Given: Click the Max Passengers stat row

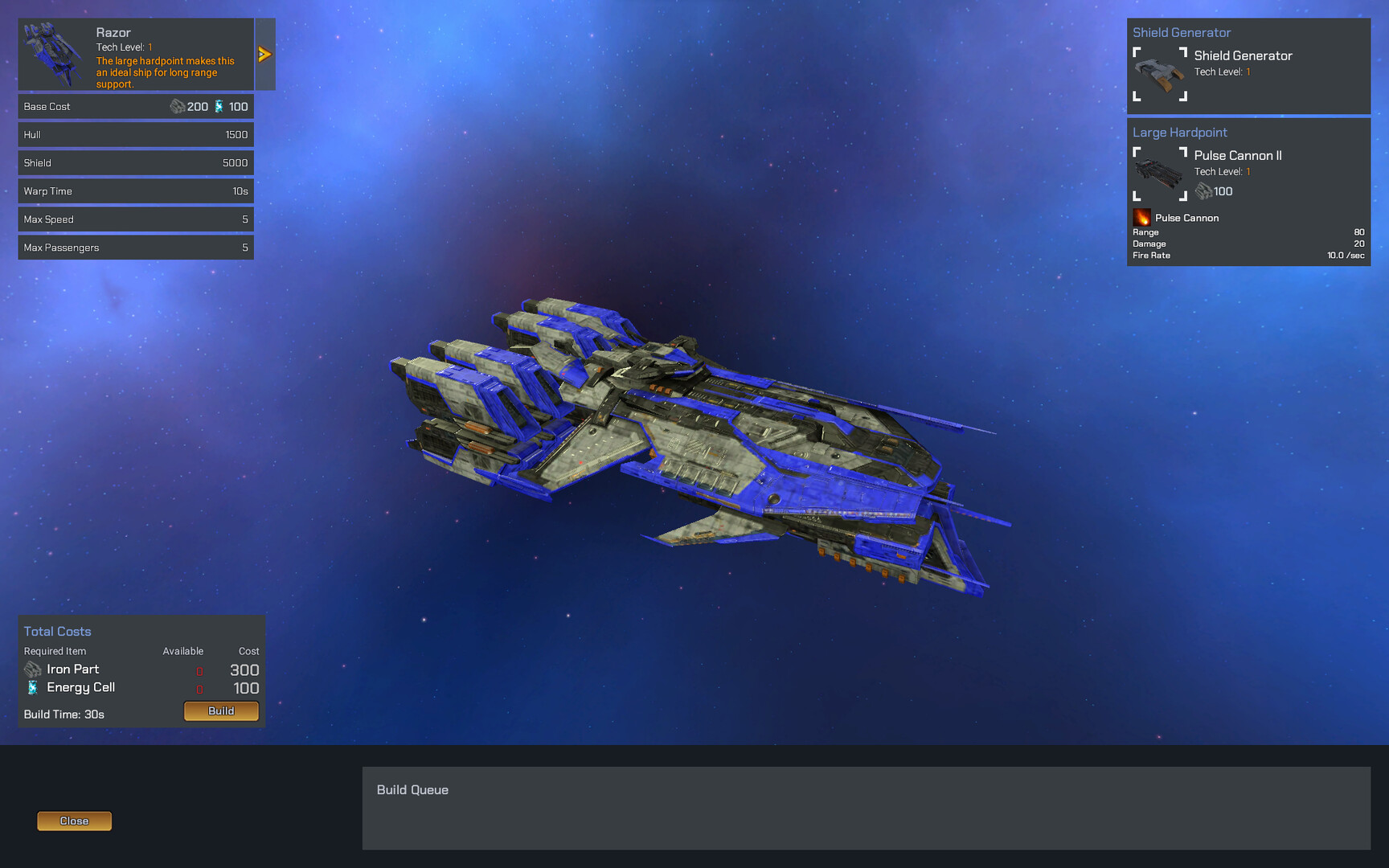Looking at the screenshot, I should coord(135,247).
